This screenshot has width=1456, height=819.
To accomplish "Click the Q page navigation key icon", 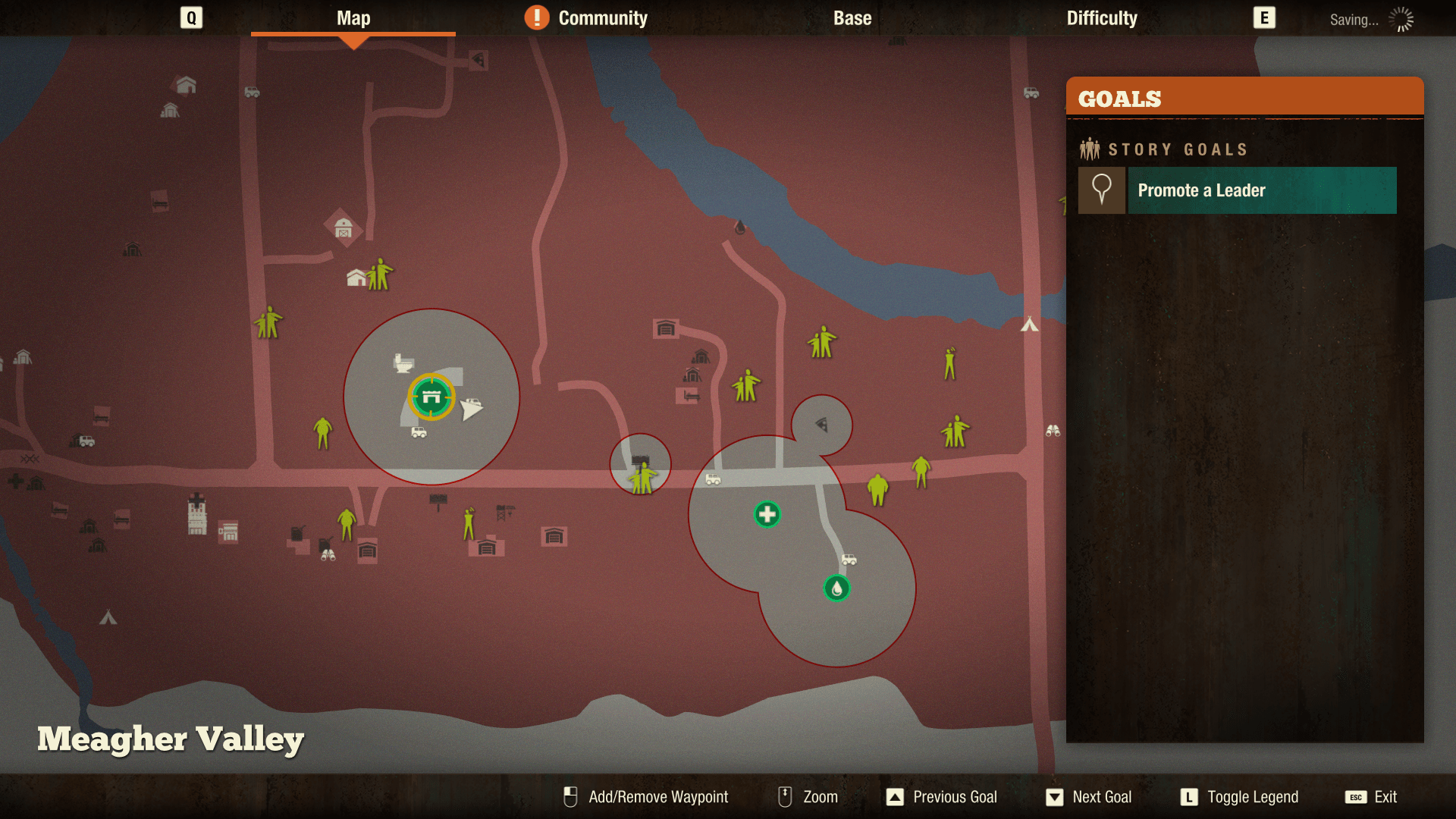I will coord(190,18).
